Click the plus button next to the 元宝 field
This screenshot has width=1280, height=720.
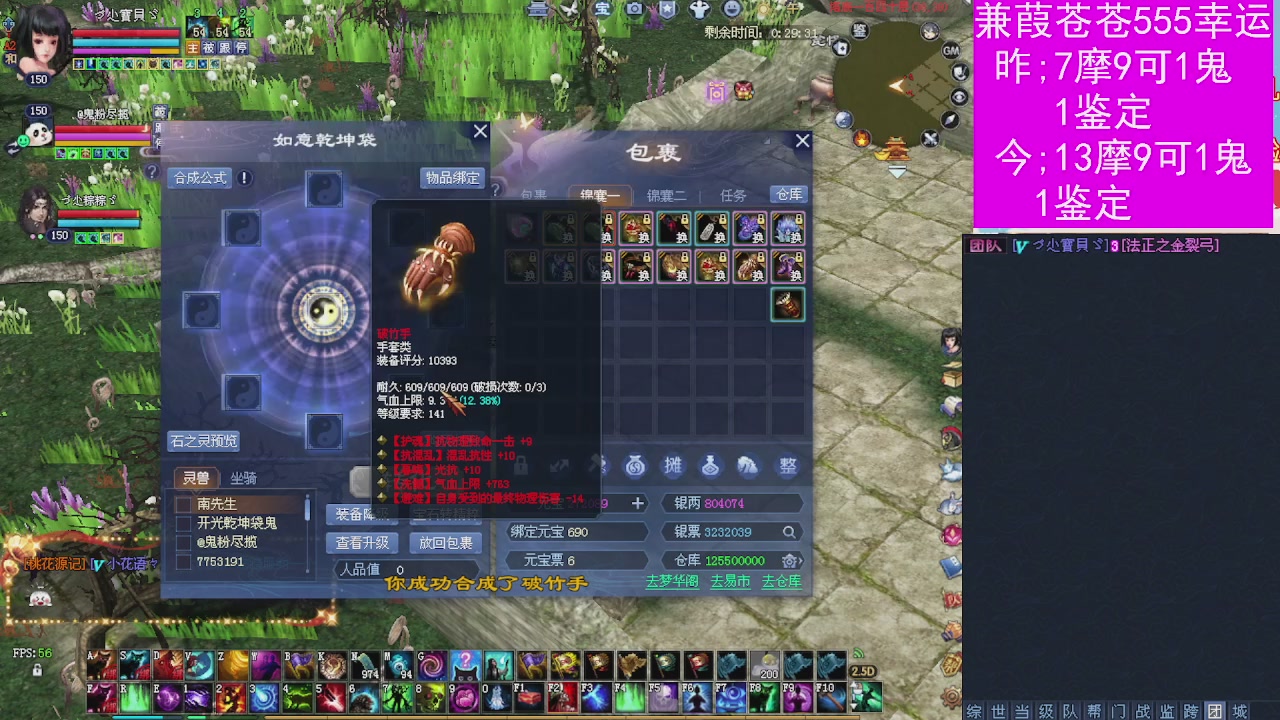[638, 503]
